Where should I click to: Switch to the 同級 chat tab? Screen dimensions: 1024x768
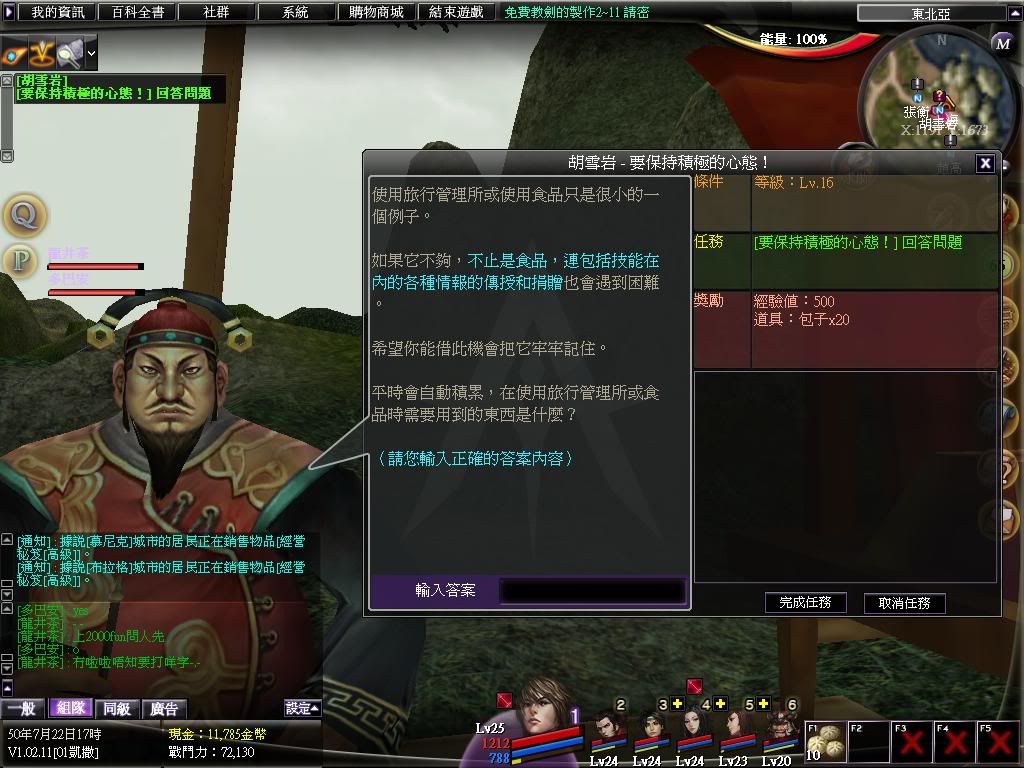[117, 708]
